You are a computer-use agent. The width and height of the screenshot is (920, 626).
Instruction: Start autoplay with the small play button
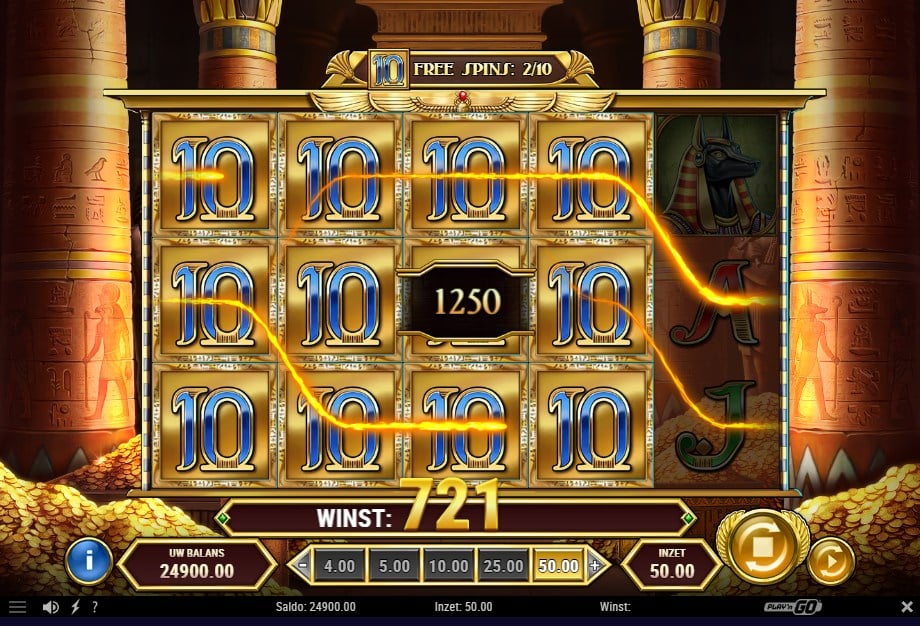click(x=830, y=564)
